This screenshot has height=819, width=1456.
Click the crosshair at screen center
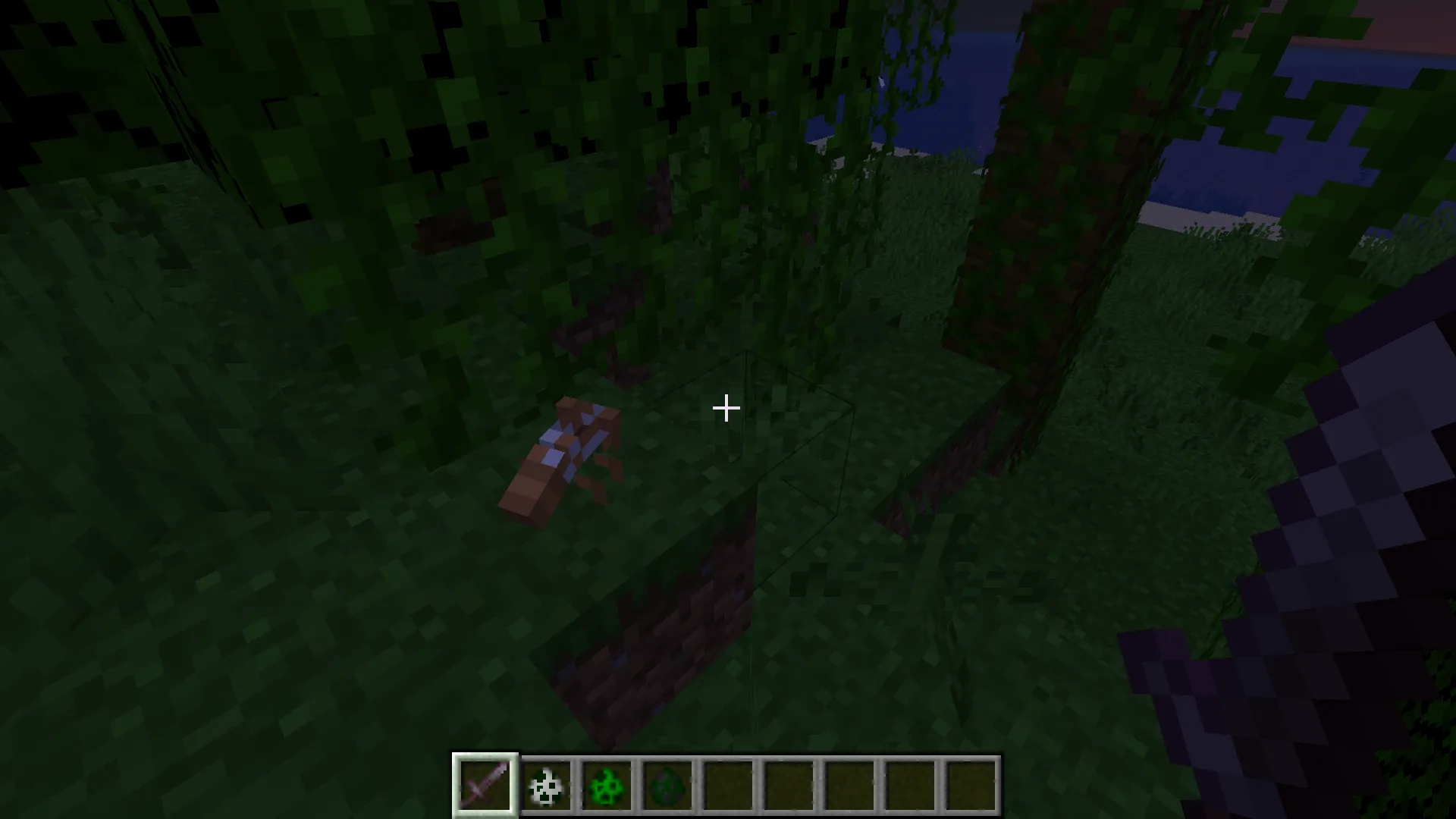tap(726, 409)
